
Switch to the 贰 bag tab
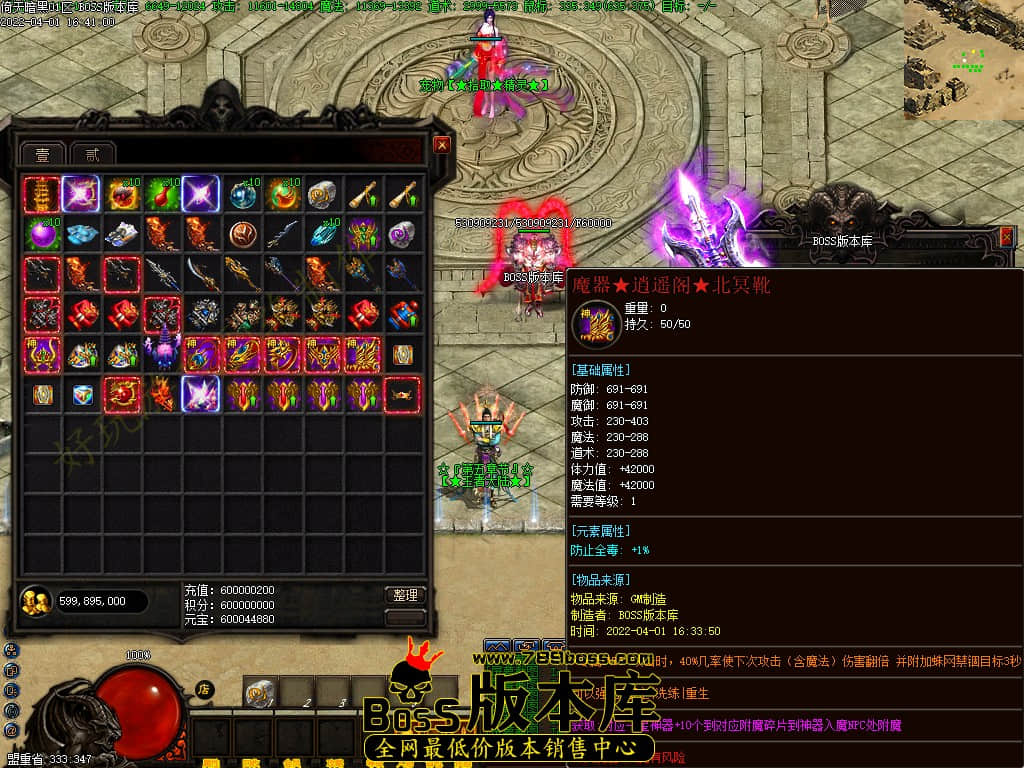point(92,154)
